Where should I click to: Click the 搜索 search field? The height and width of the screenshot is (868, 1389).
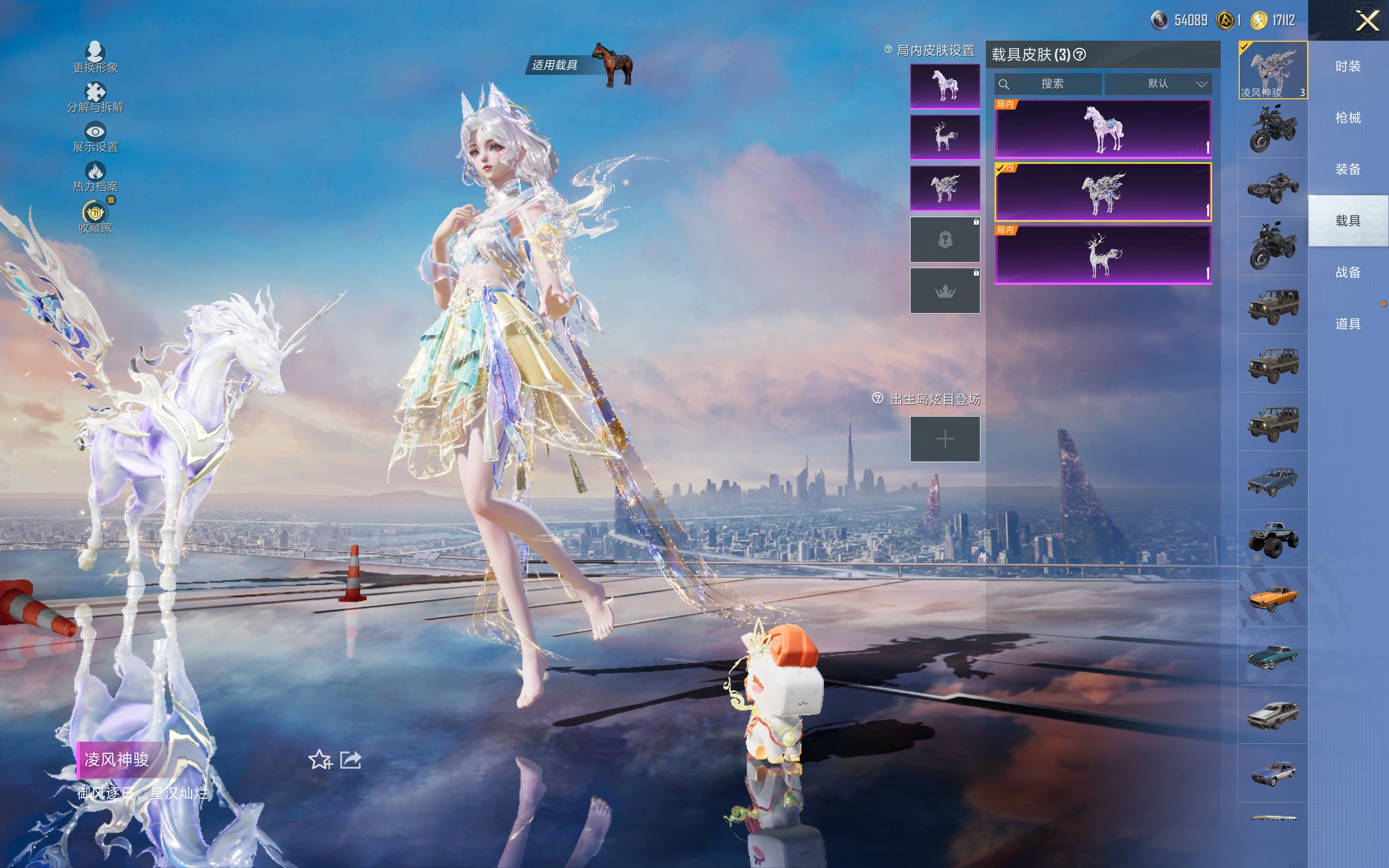click(x=1048, y=84)
